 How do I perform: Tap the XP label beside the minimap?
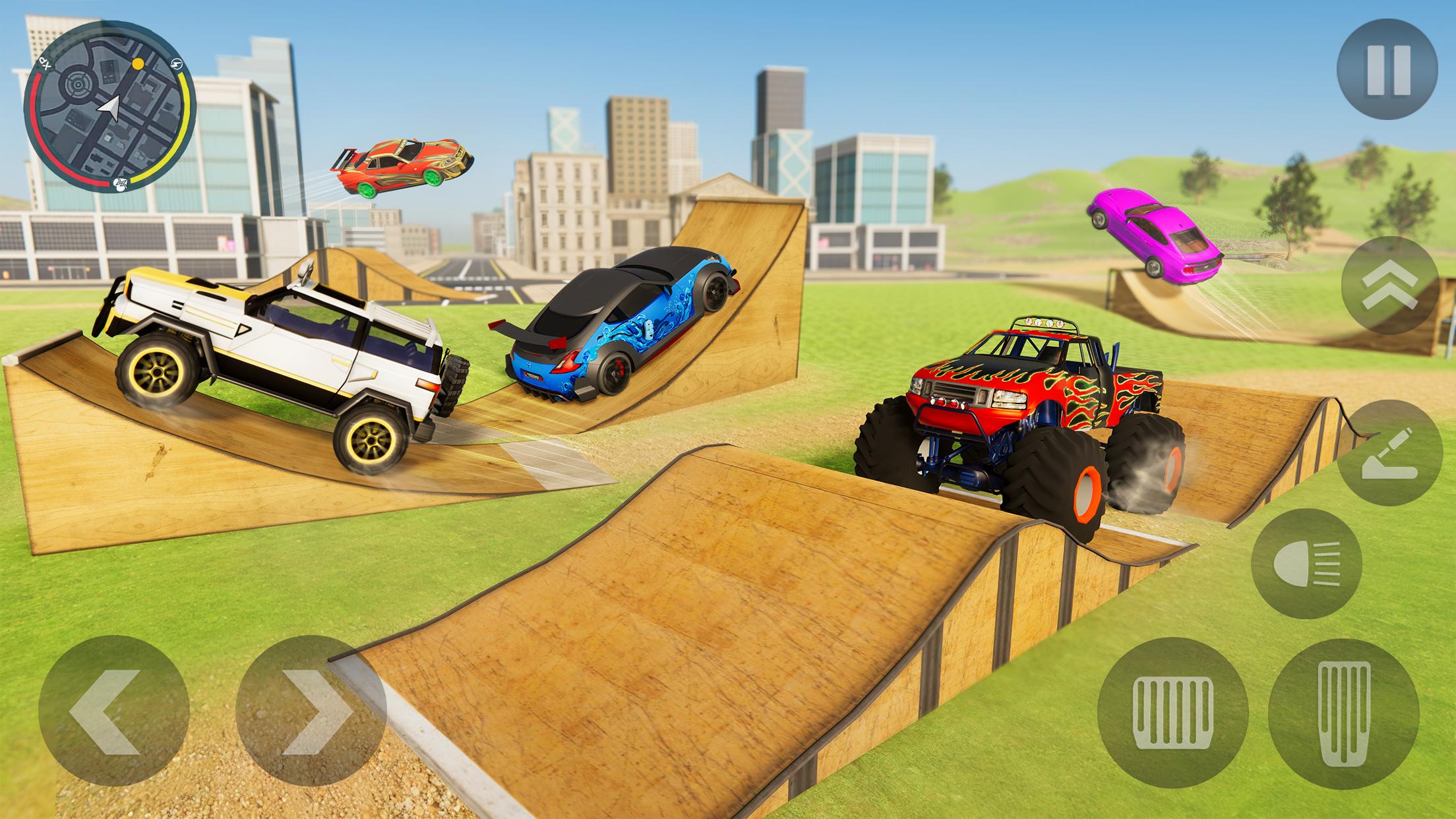pyautogui.click(x=44, y=63)
